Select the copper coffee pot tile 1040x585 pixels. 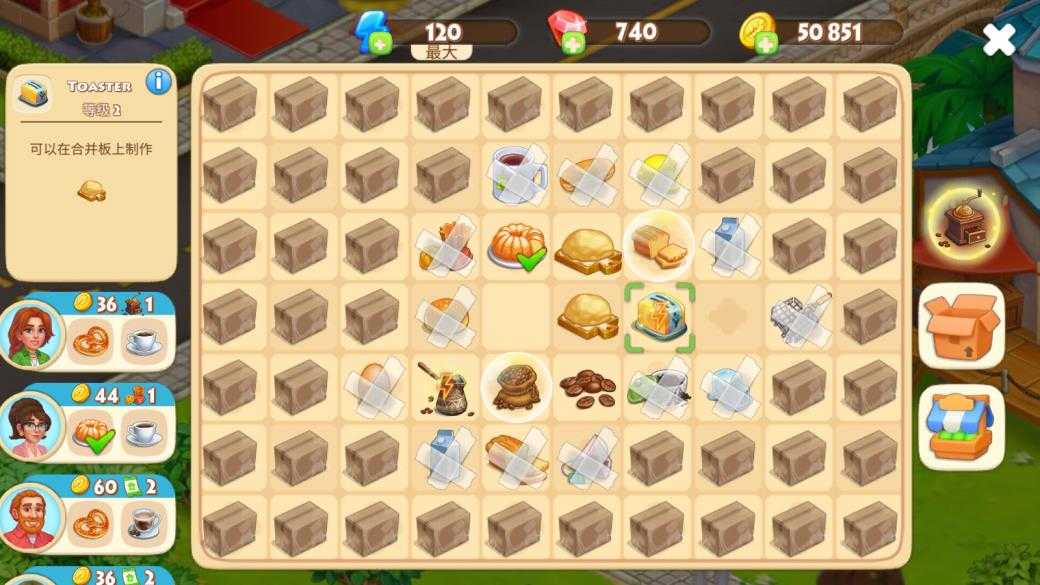click(x=445, y=387)
